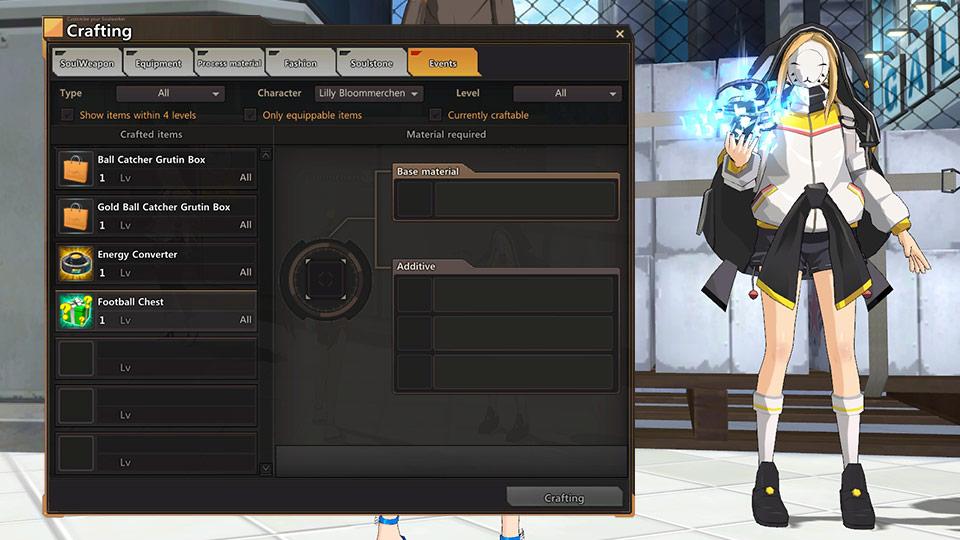
Task: Open the Character dropdown showing Lilly Bloommerchen
Action: (369, 94)
